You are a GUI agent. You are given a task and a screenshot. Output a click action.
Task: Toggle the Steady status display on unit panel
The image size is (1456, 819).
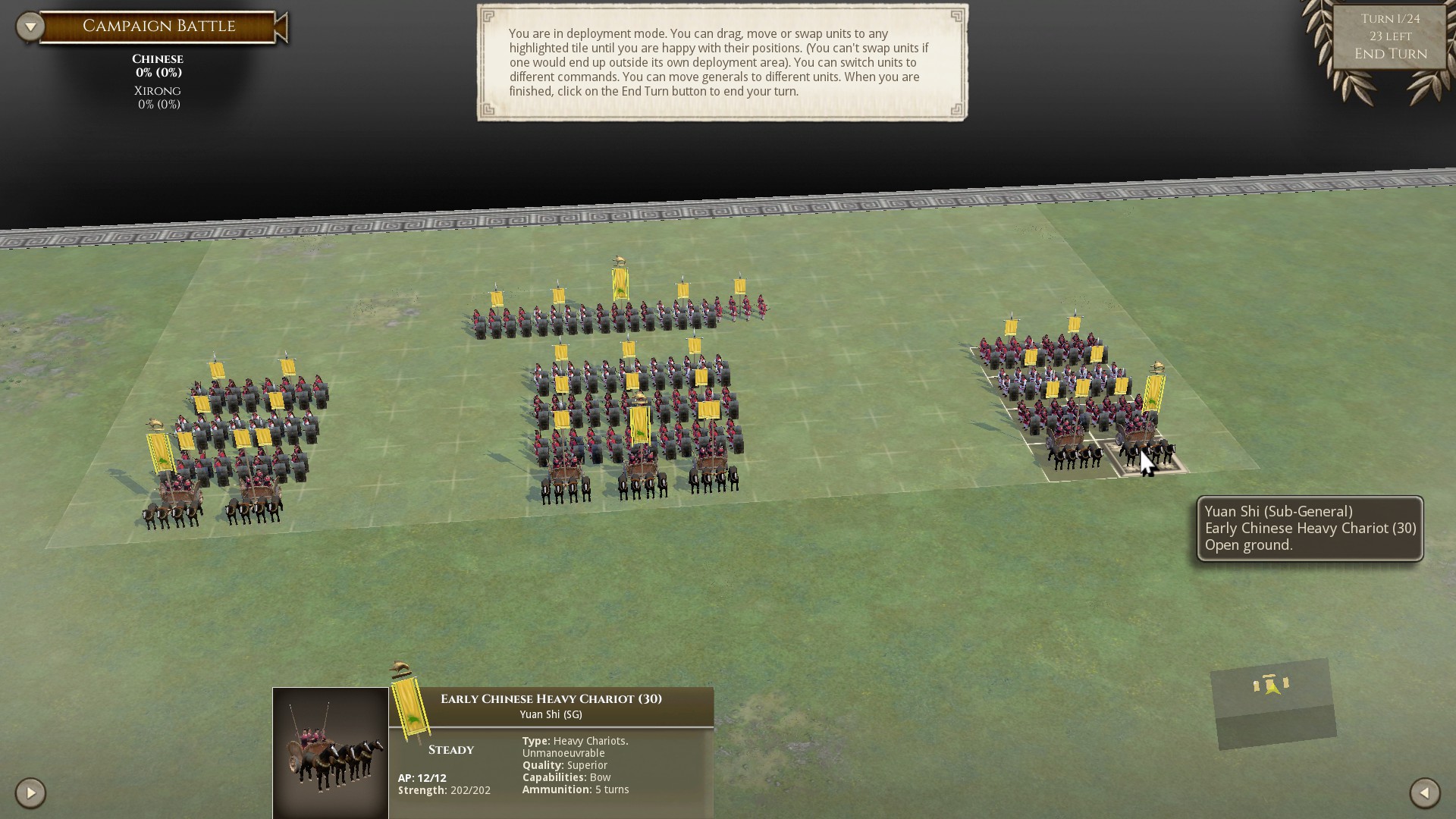pyautogui.click(x=453, y=749)
